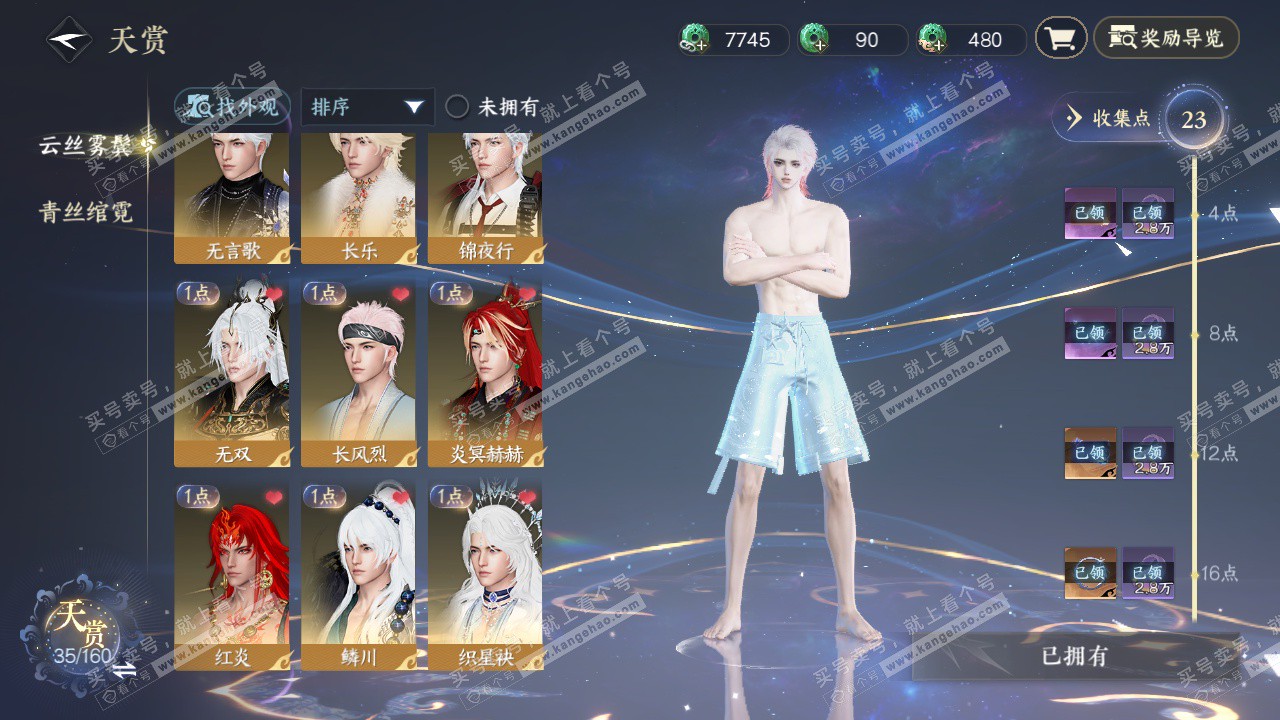The width and height of the screenshot is (1280, 720).
Task: Select the 无言歌 hairstyle card
Action: (232, 198)
